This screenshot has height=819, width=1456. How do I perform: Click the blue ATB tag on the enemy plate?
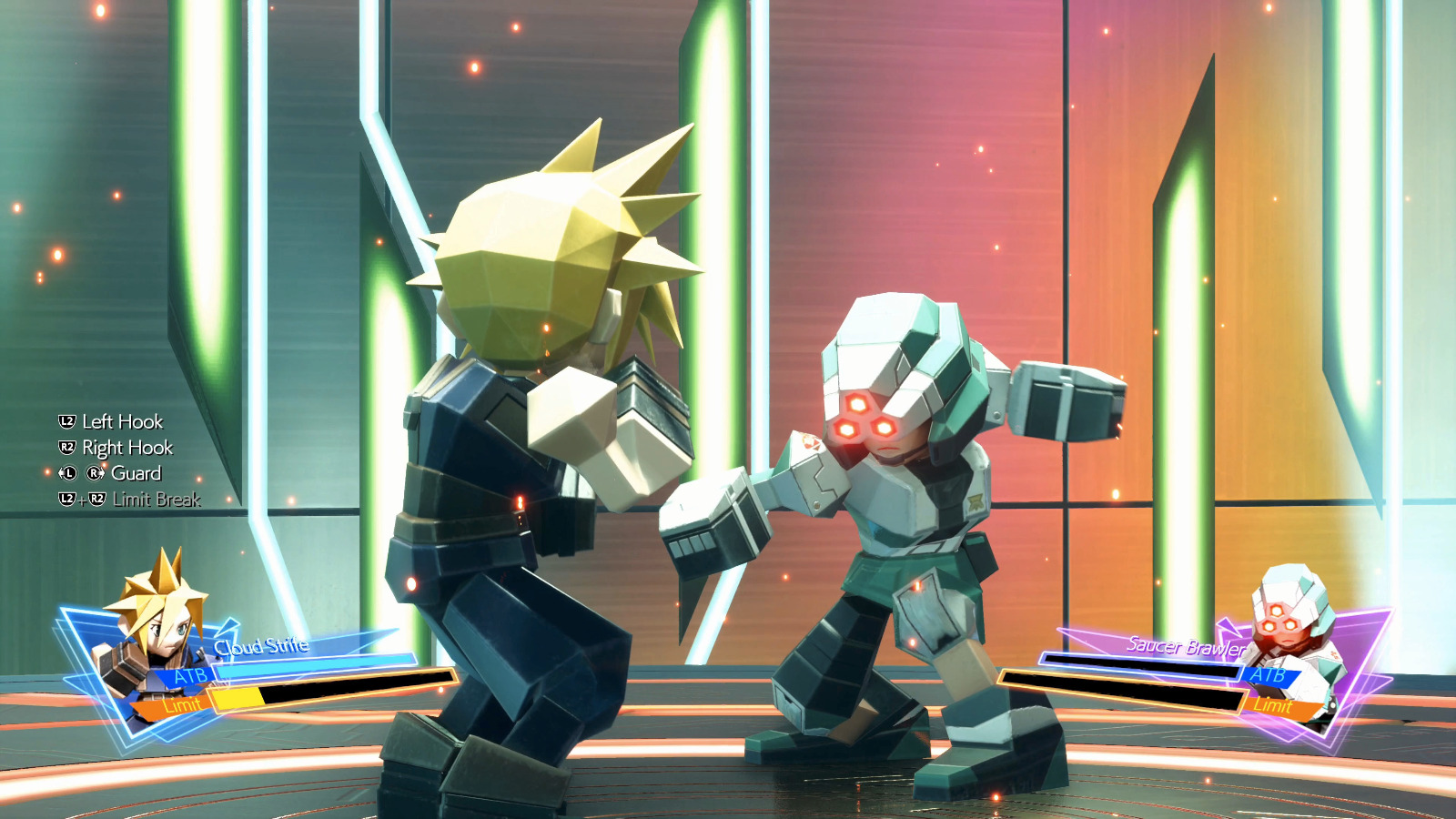1269,676
